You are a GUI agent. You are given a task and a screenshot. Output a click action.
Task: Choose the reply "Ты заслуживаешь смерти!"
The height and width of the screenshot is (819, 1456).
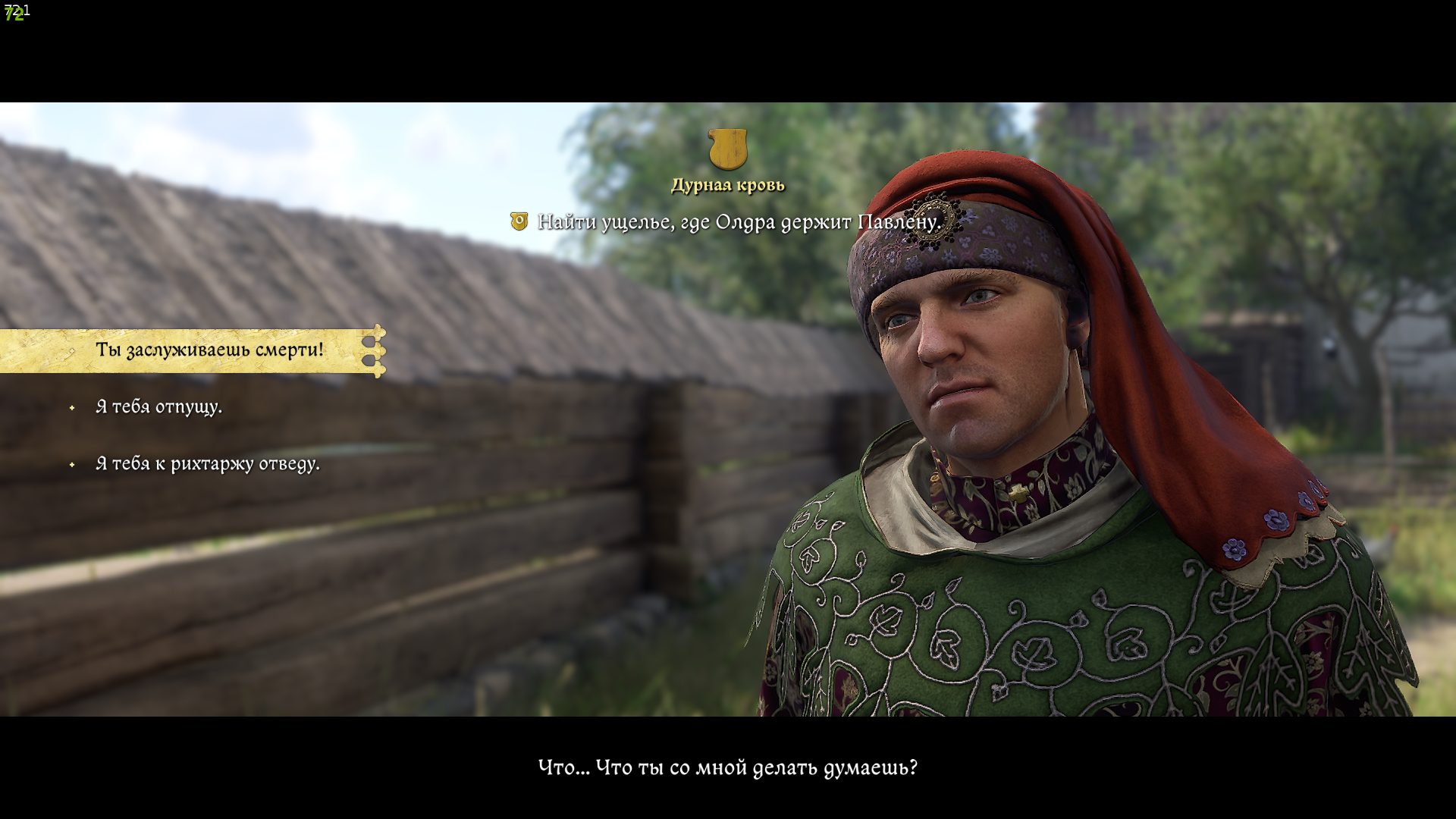pos(209,350)
